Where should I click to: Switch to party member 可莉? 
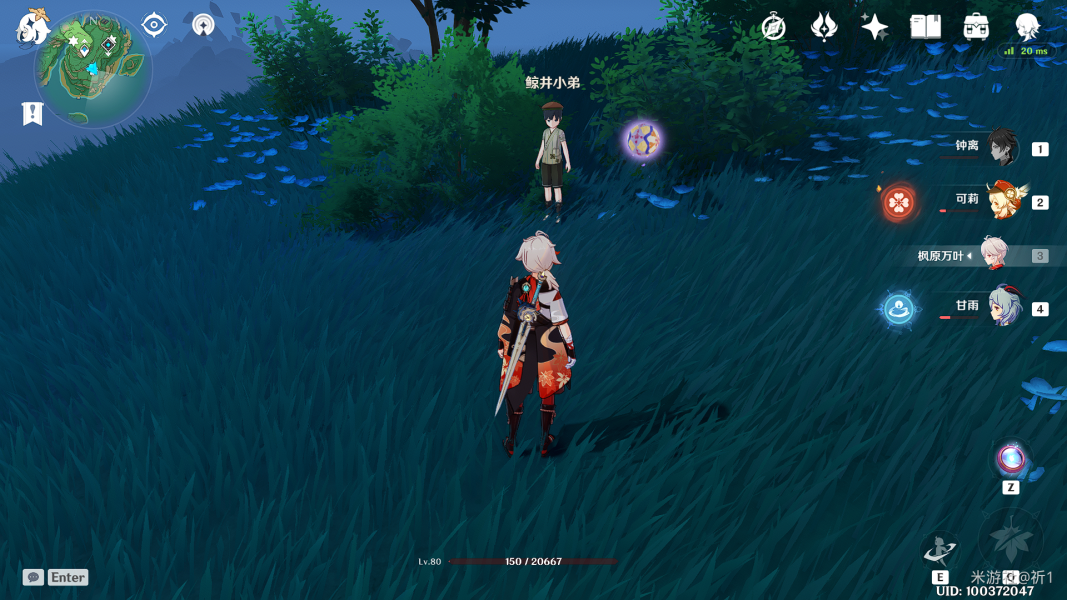1002,200
